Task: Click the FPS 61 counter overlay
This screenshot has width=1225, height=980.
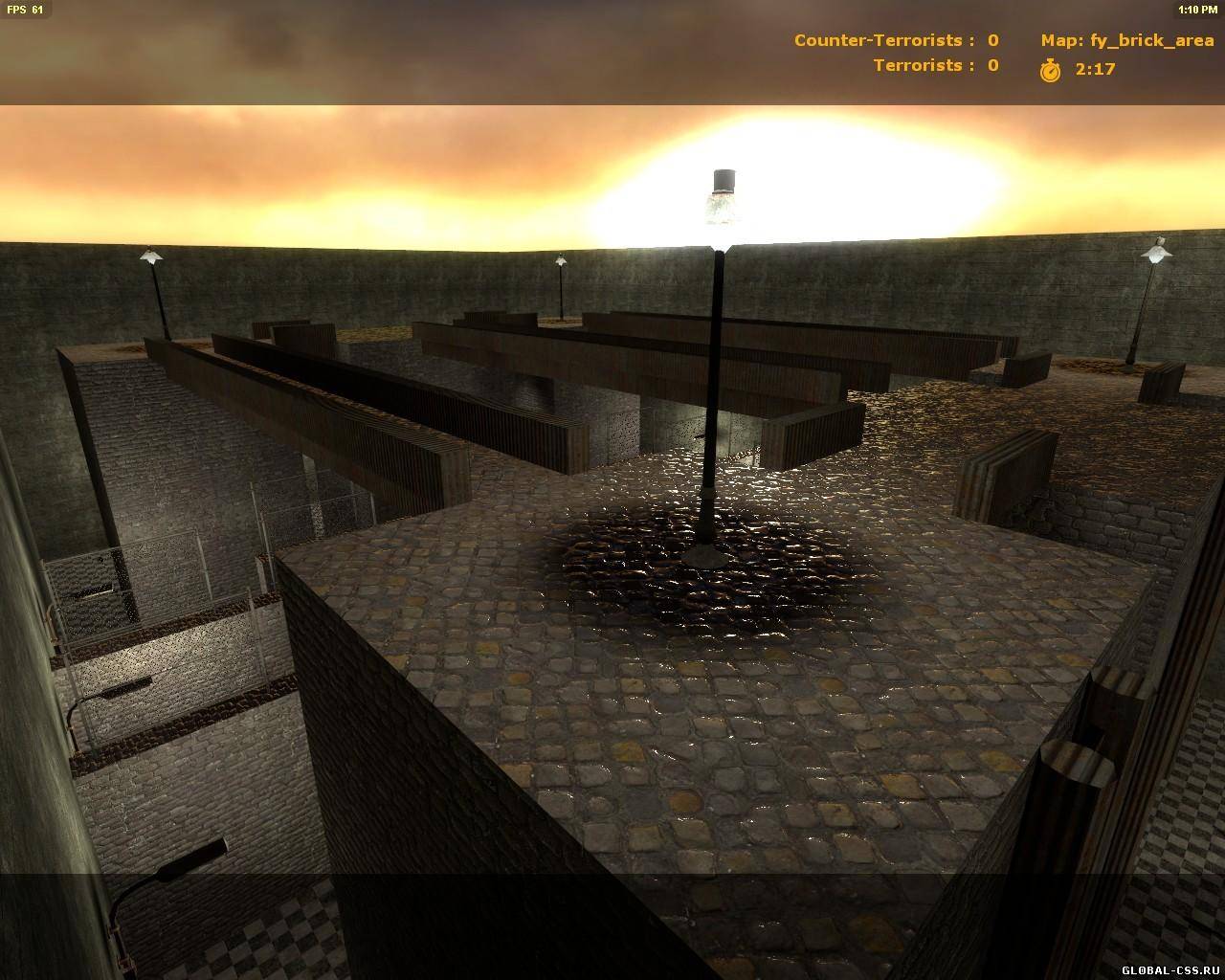Action: point(25,8)
